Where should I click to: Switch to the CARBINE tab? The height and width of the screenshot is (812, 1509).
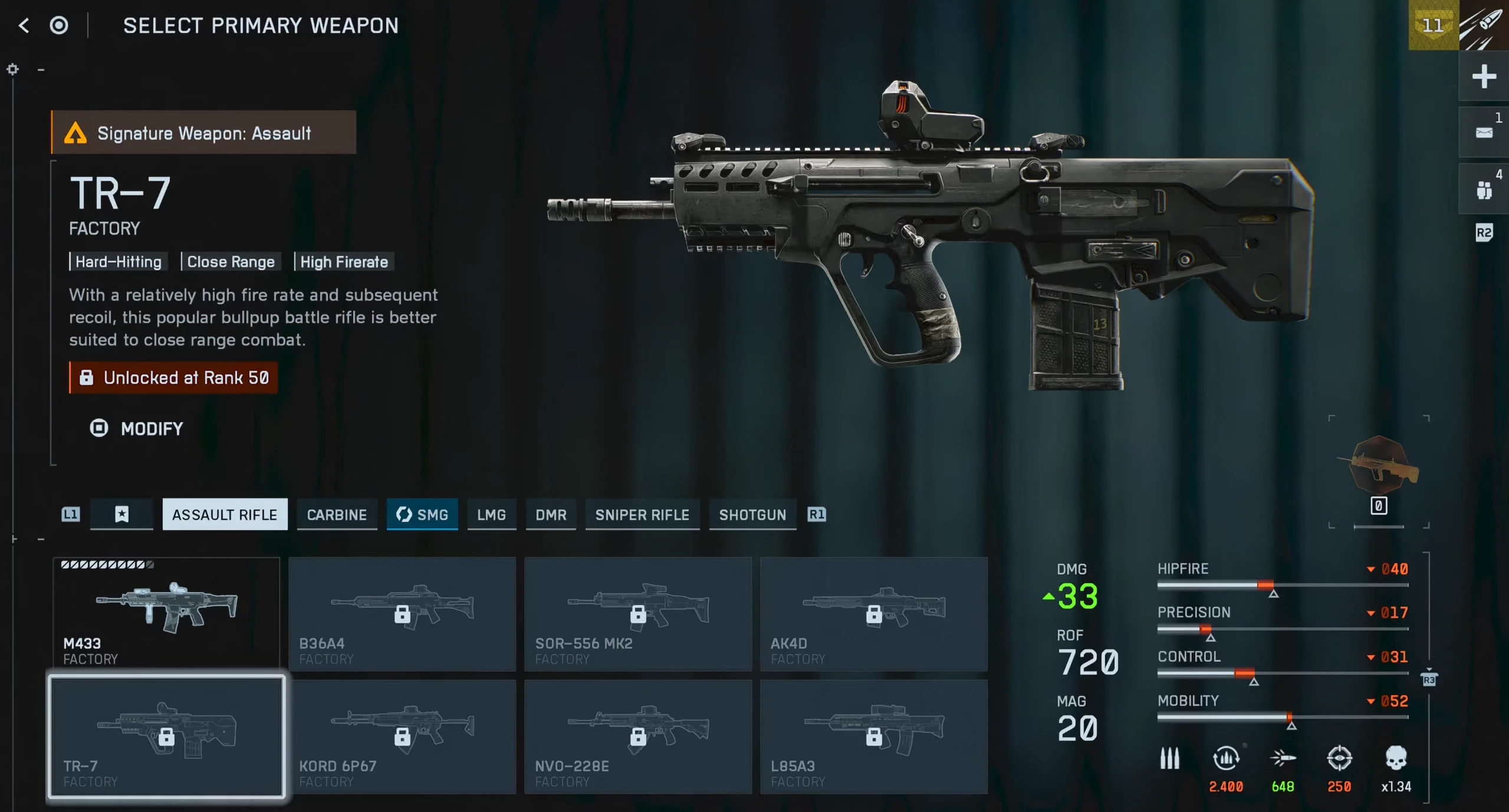(x=337, y=515)
